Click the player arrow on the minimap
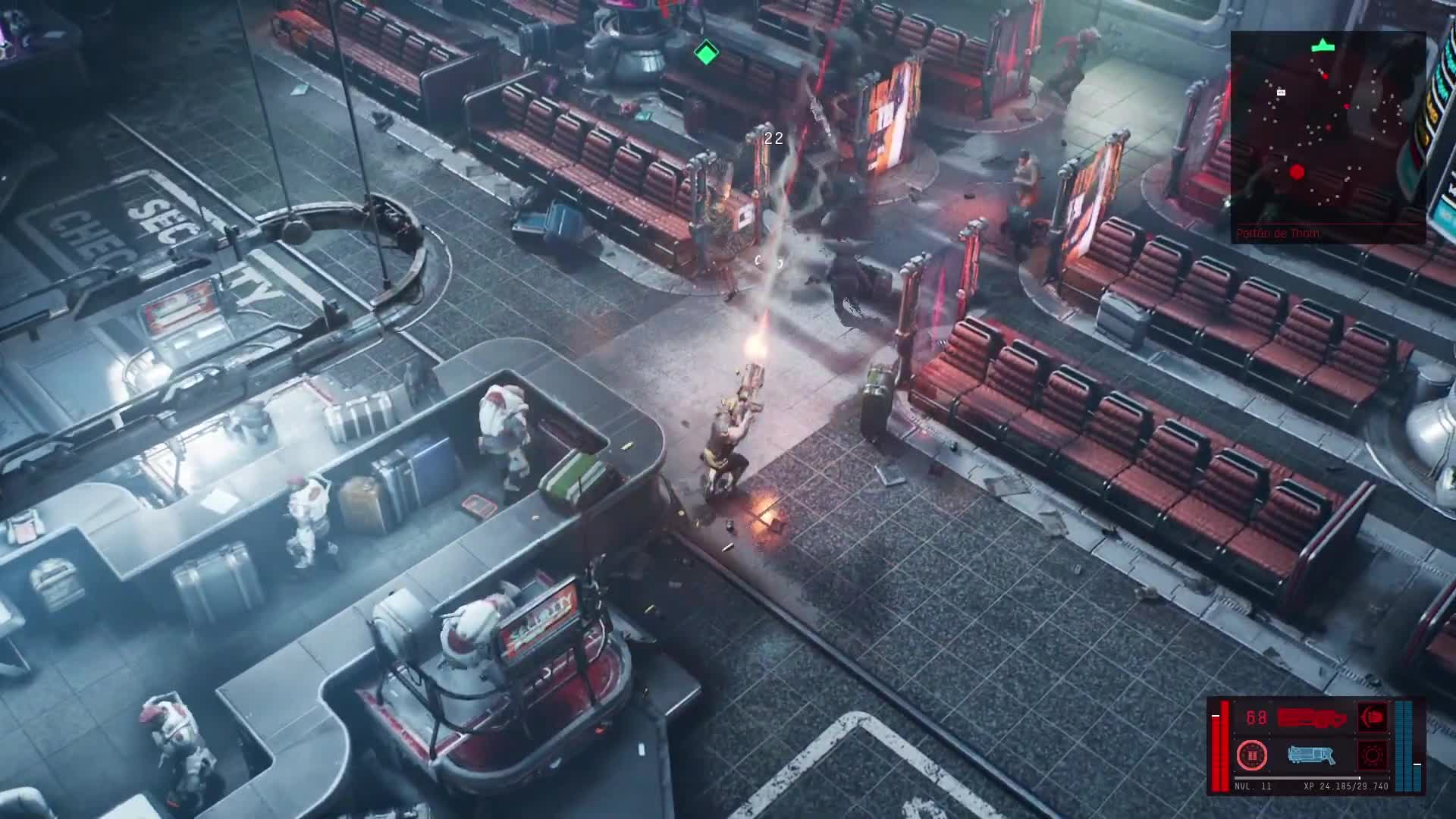 (1323, 45)
